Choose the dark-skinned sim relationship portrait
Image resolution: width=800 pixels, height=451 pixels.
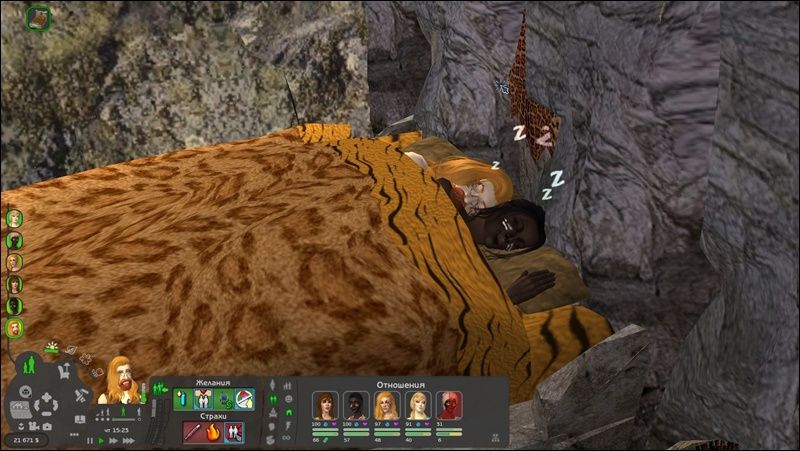[x=354, y=404]
